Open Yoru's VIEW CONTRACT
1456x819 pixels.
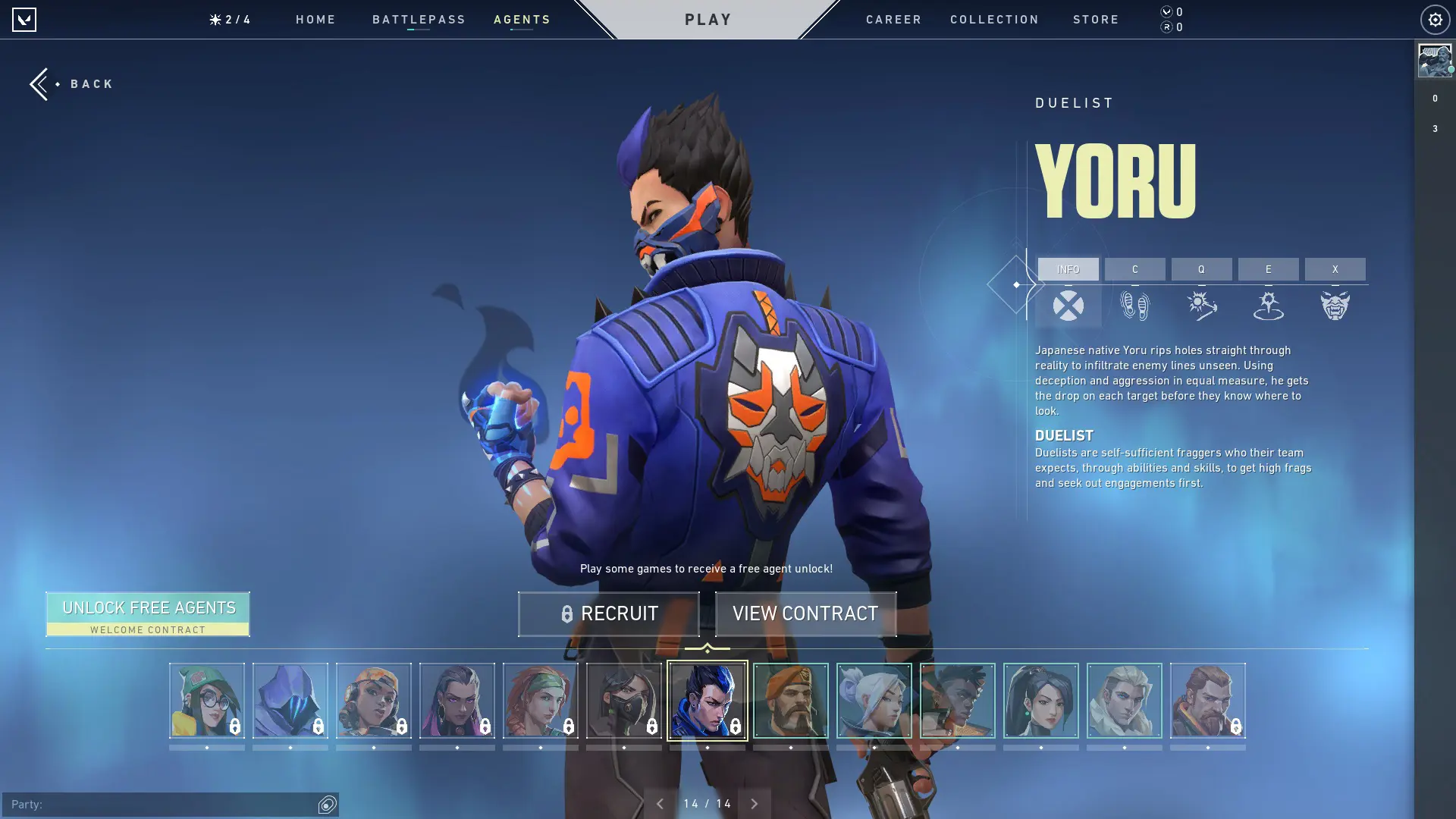tap(805, 613)
